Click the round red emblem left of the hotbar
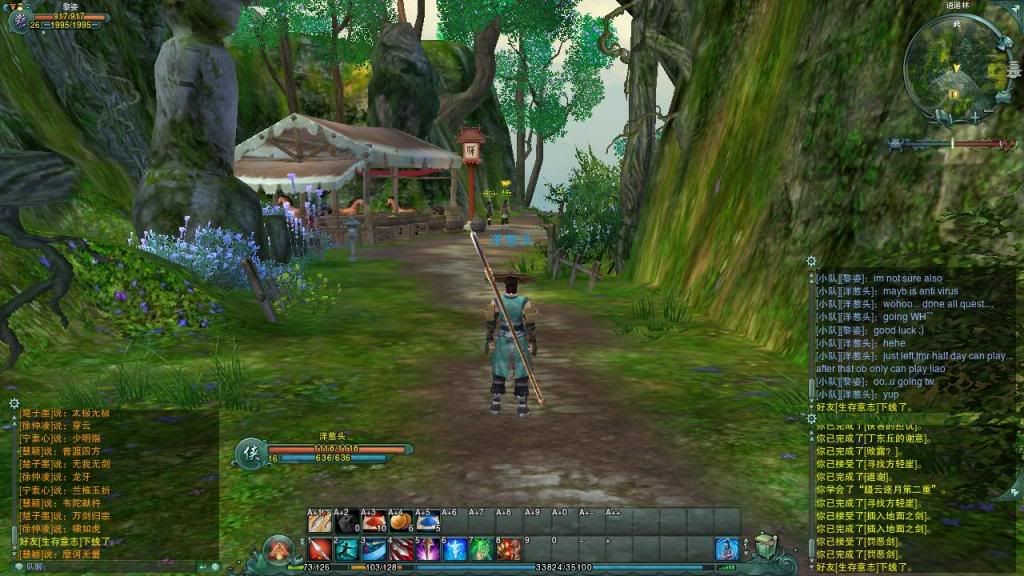The height and width of the screenshot is (576, 1024). tap(279, 549)
